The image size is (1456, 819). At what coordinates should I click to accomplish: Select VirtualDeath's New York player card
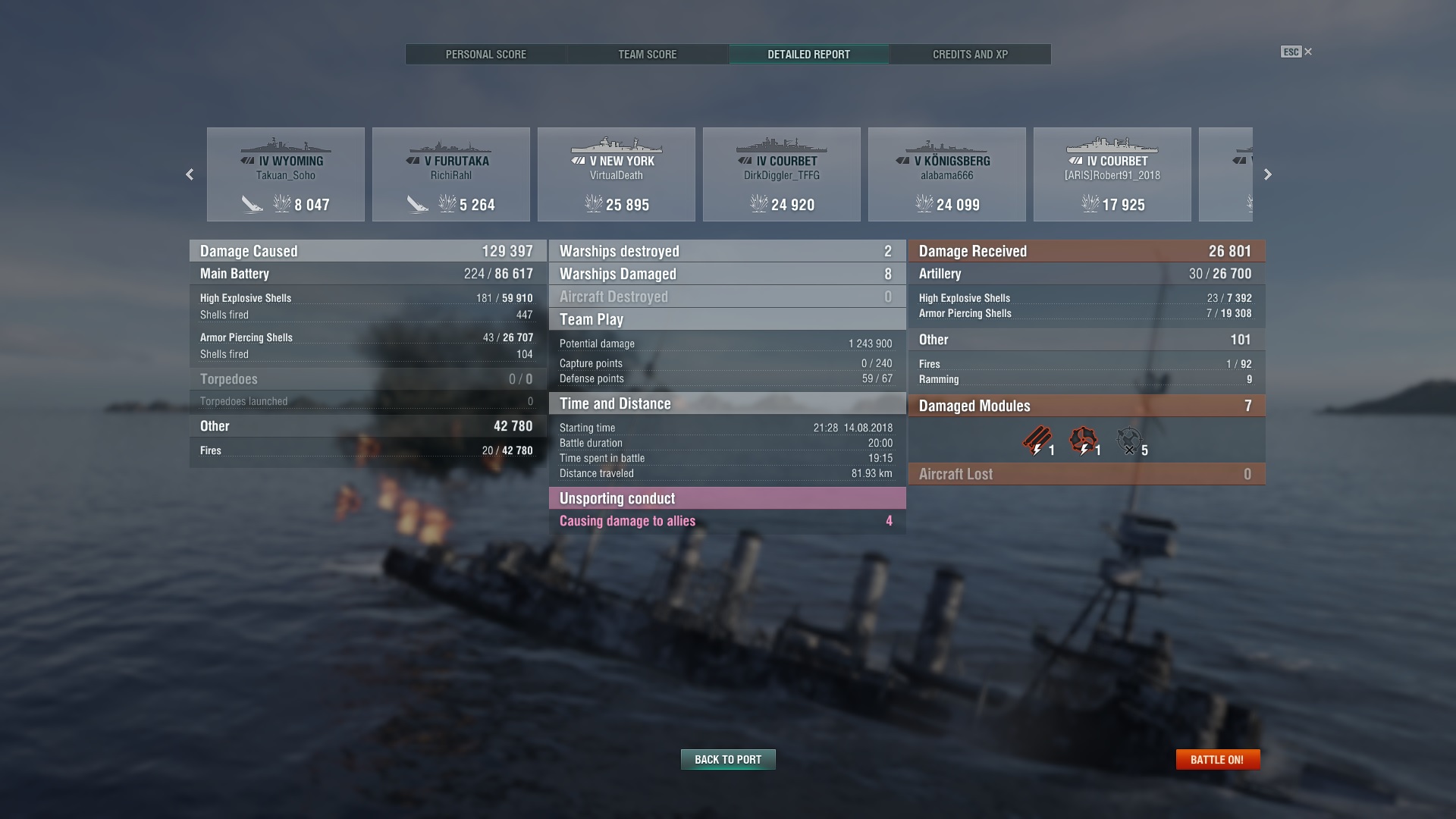click(x=616, y=174)
